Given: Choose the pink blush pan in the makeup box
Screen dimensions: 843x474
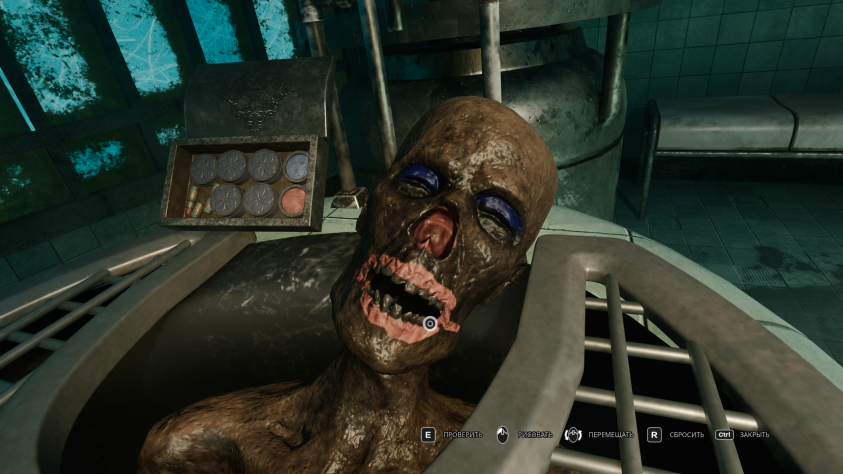Looking at the screenshot, I should tap(295, 199).
